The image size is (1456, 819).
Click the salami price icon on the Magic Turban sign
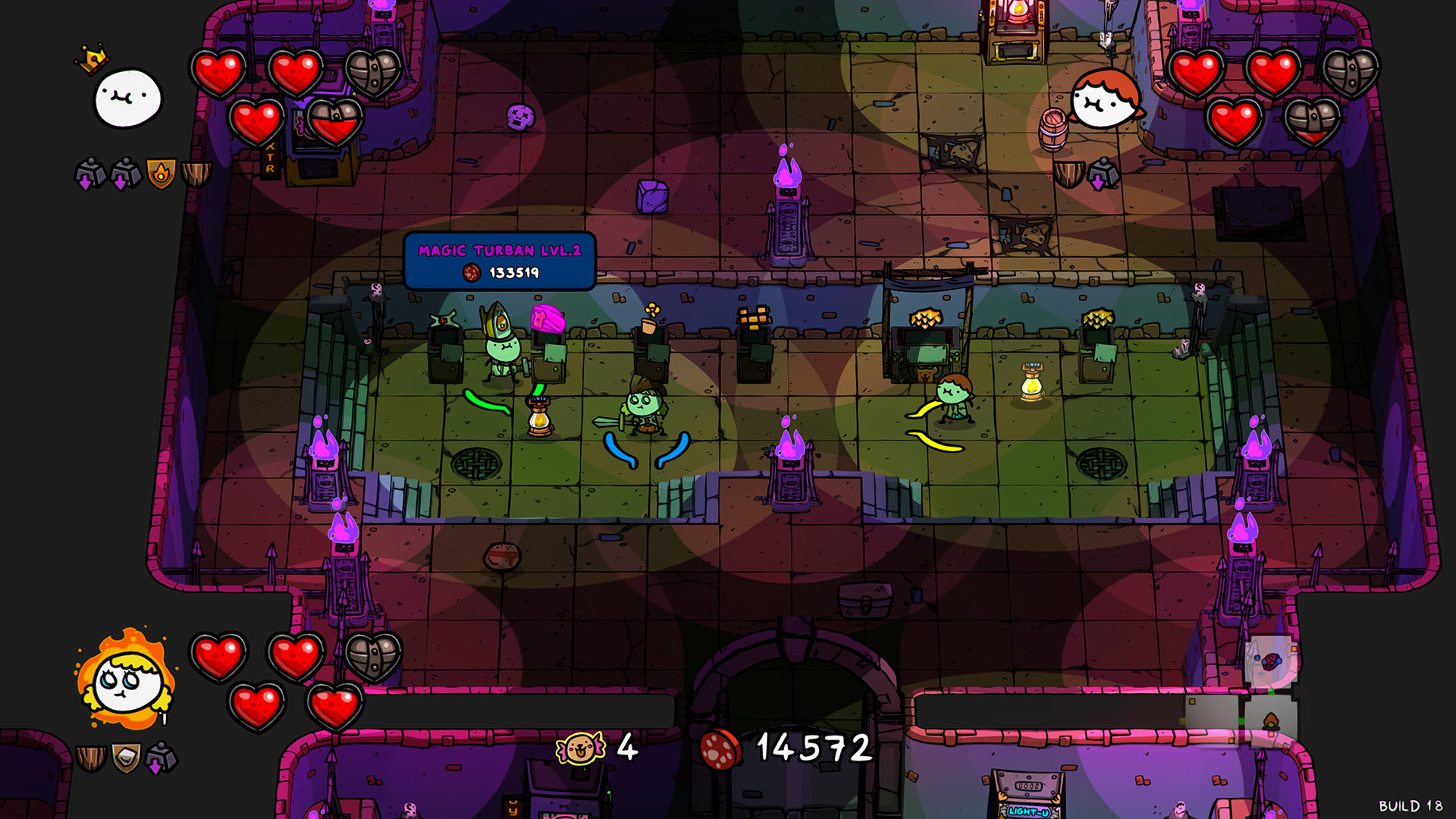point(471,273)
